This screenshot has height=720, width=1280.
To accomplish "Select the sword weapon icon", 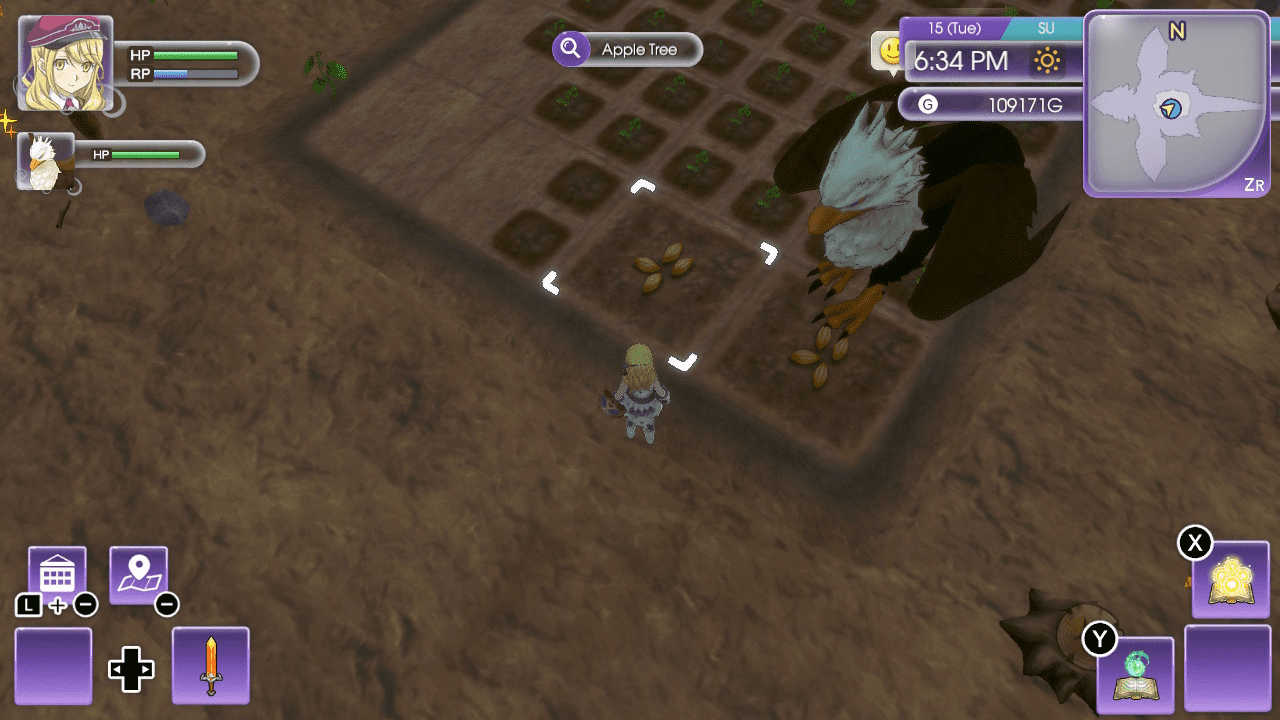I will tap(210, 664).
